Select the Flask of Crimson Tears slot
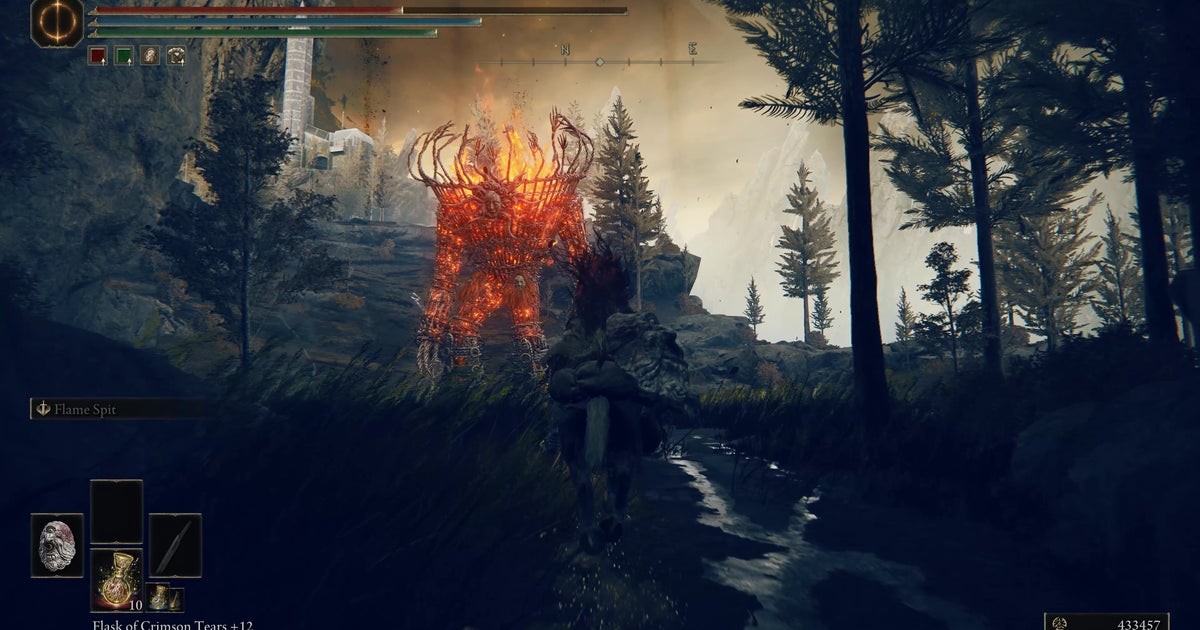The width and height of the screenshot is (1200, 630). (x=116, y=580)
